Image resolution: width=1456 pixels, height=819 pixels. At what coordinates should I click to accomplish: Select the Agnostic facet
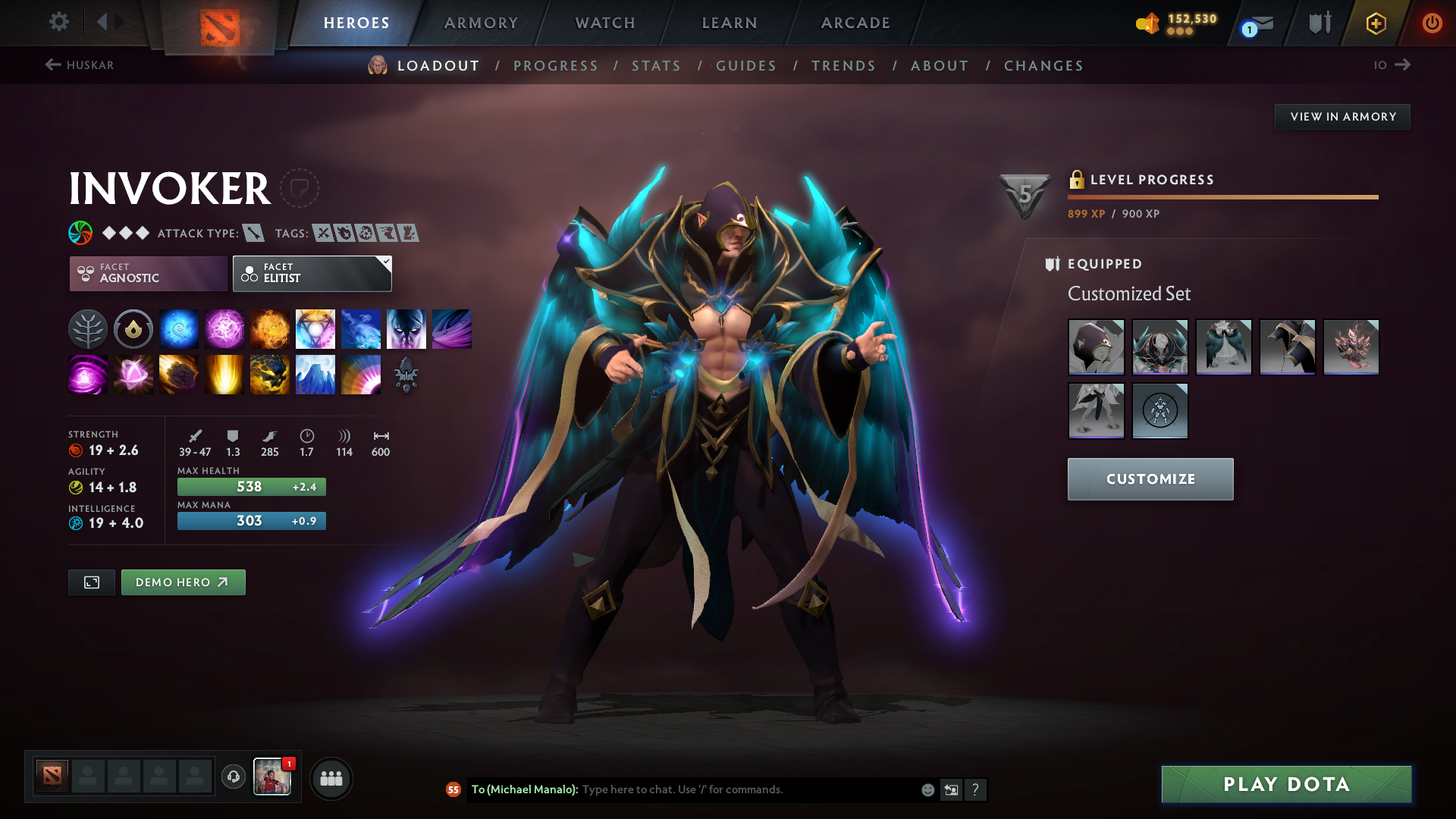tap(148, 274)
